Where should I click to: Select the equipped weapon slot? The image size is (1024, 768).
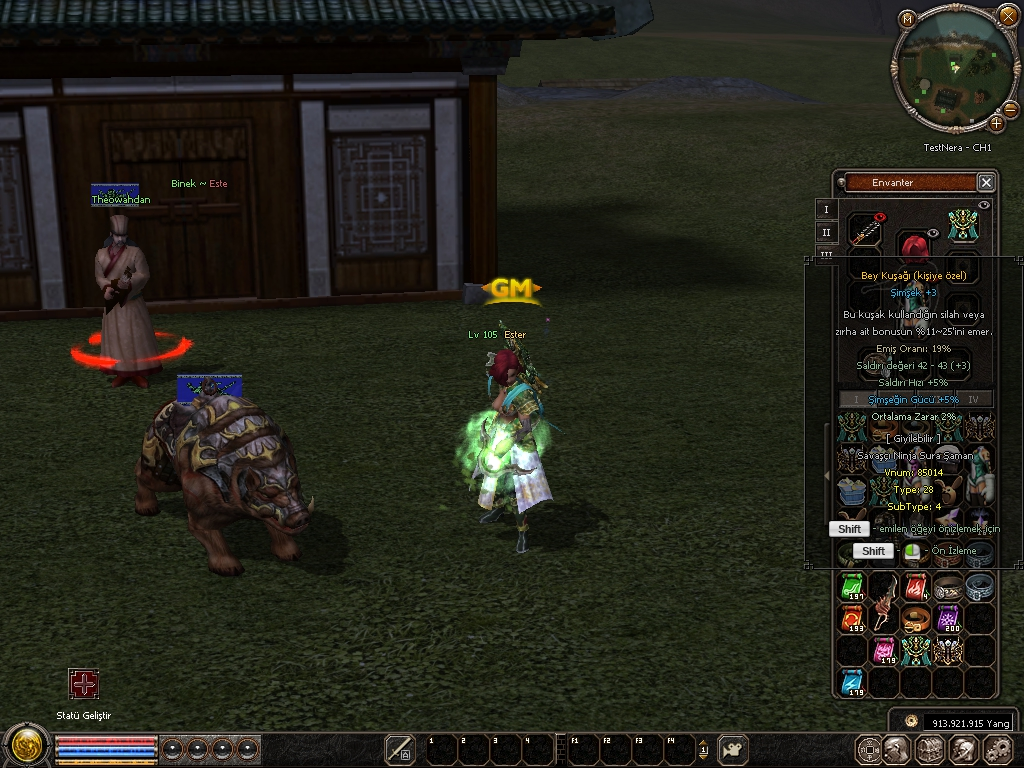click(865, 232)
